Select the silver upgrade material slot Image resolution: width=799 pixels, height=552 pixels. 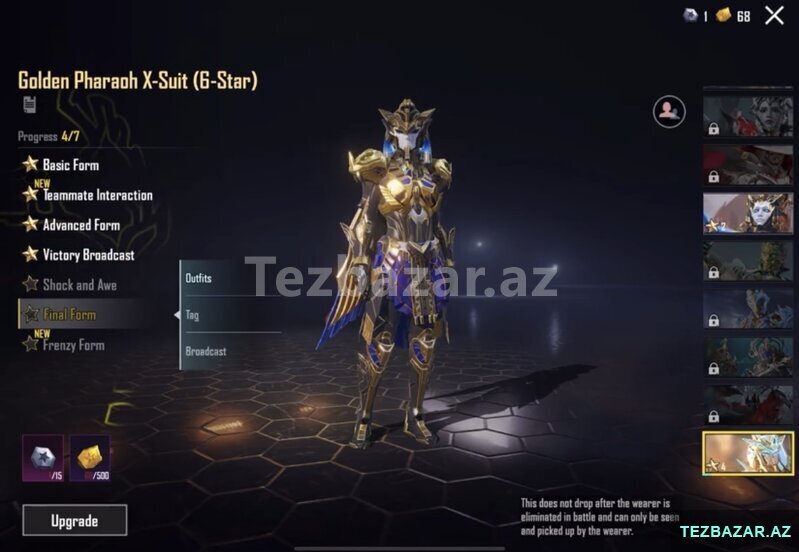pyautogui.click(x=43, y=457)
